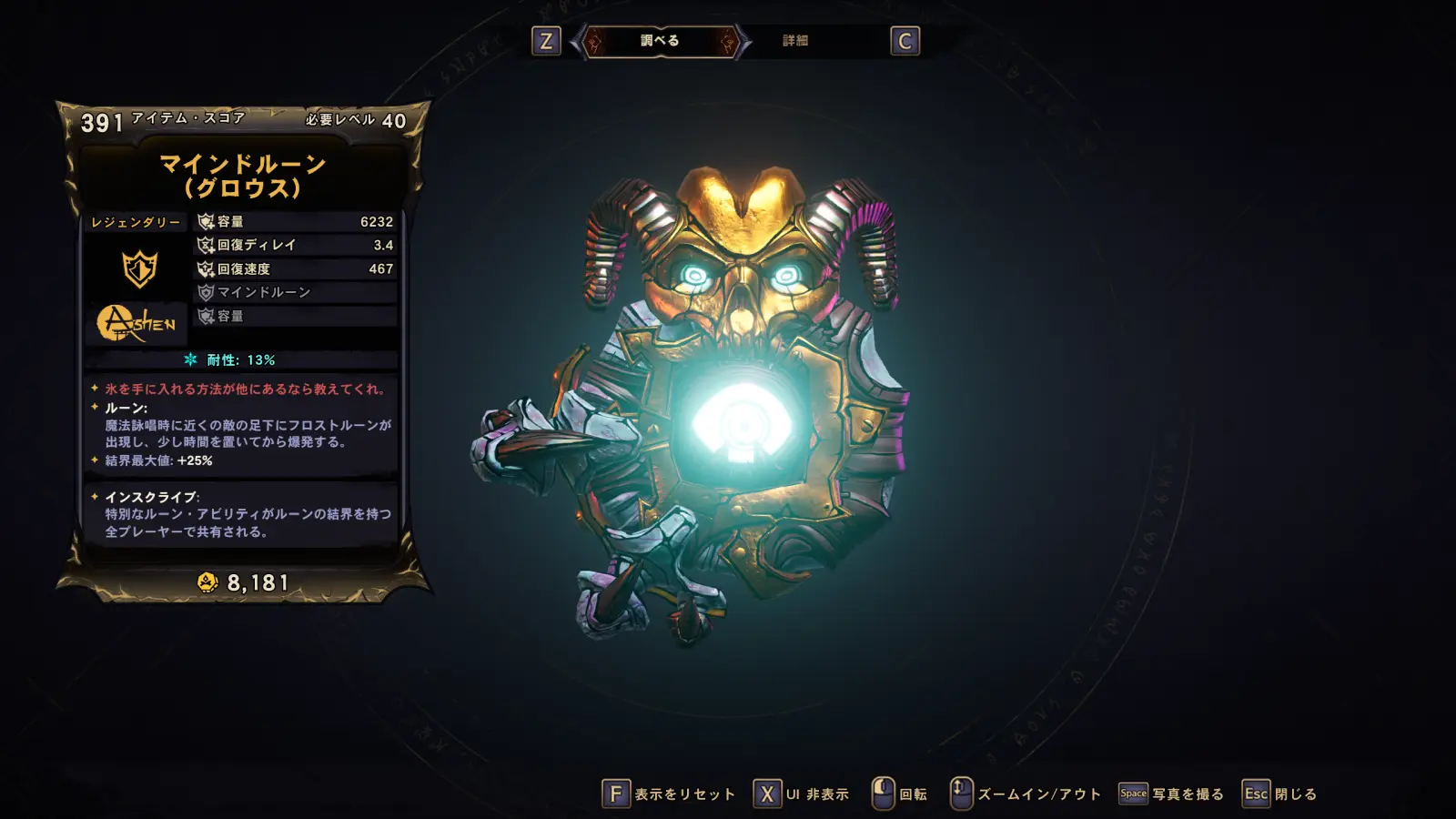The width and height of the screenshot is (1456, 819).
Task: Close the inspect screen with 閉じる
Action: pyautogui.click(x=1280, y=794)
